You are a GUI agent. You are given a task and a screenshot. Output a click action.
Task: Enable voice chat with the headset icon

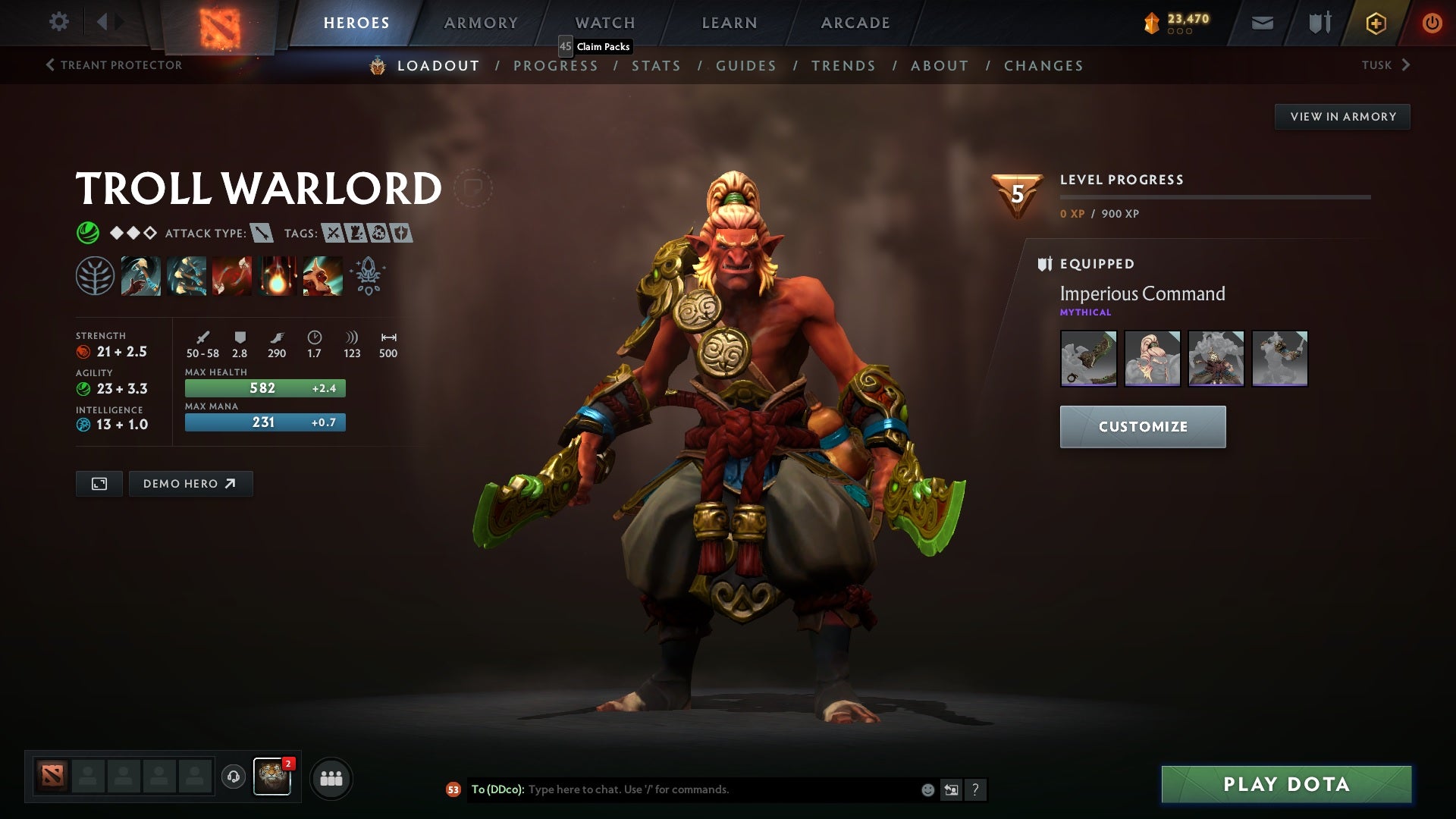[x=233, y=777]
